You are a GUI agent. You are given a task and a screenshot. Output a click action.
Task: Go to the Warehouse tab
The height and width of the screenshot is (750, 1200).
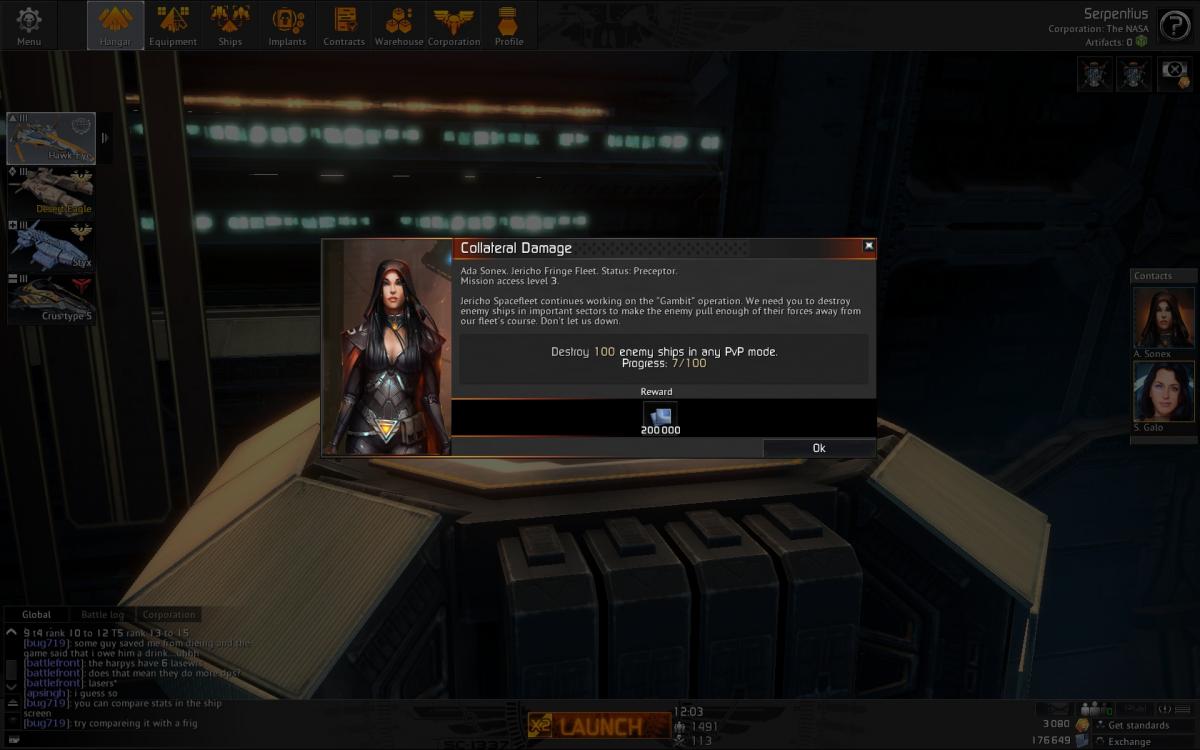[399, 25]
